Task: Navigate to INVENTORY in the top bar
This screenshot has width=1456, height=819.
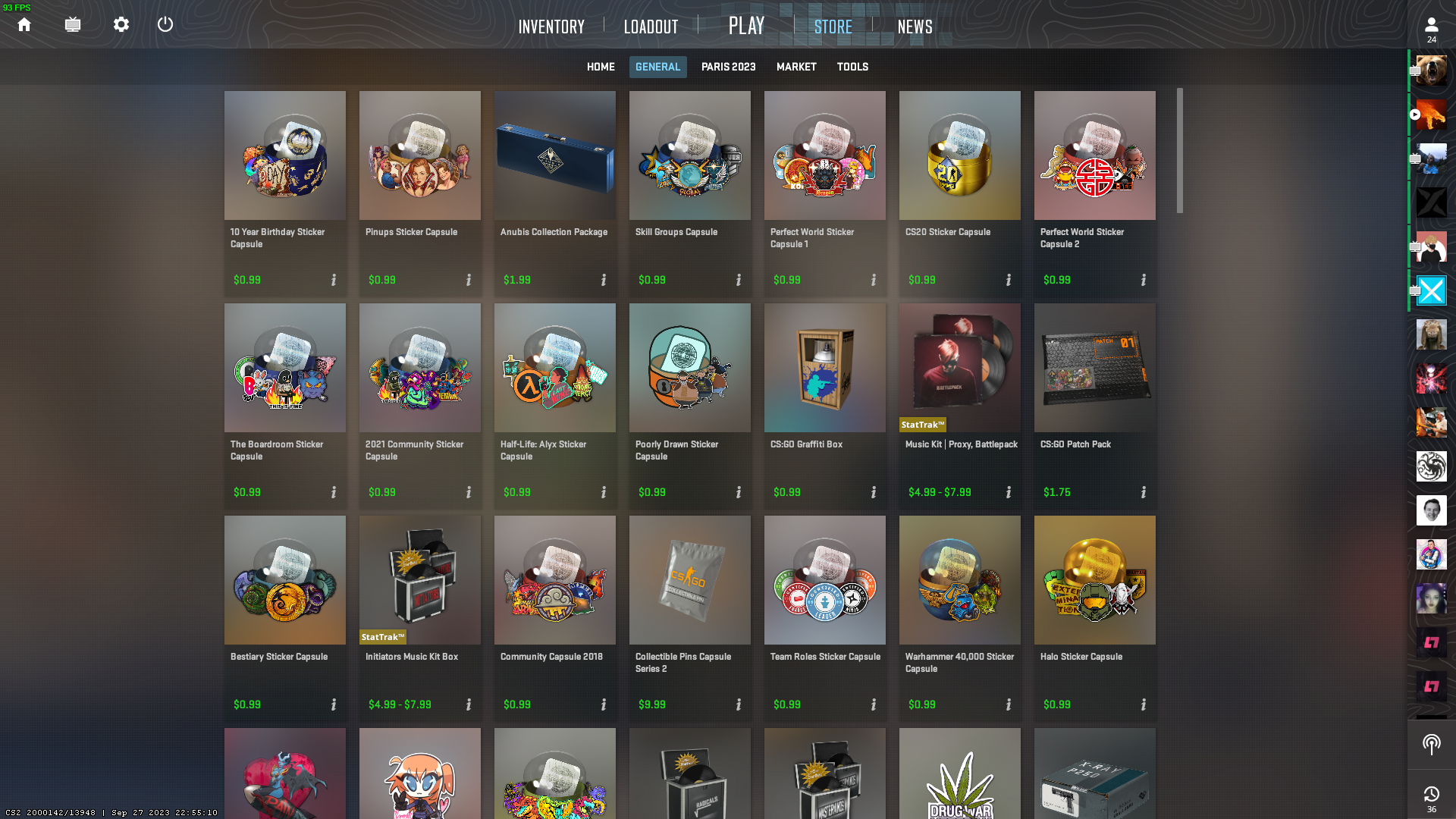Action: (x=551, y=27)
